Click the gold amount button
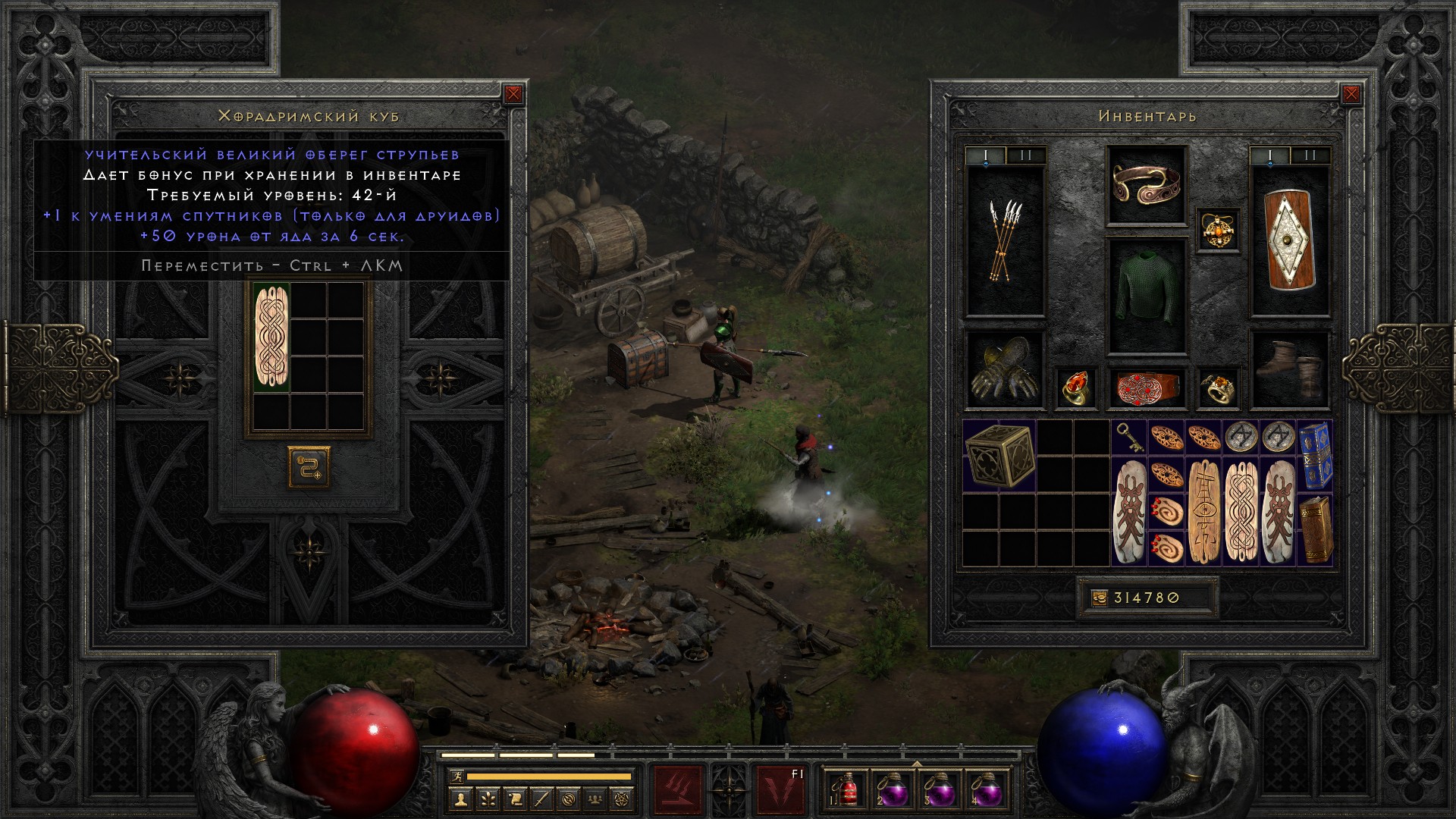Viewport: 1456px width, 819px height. tap(1098, 598)
